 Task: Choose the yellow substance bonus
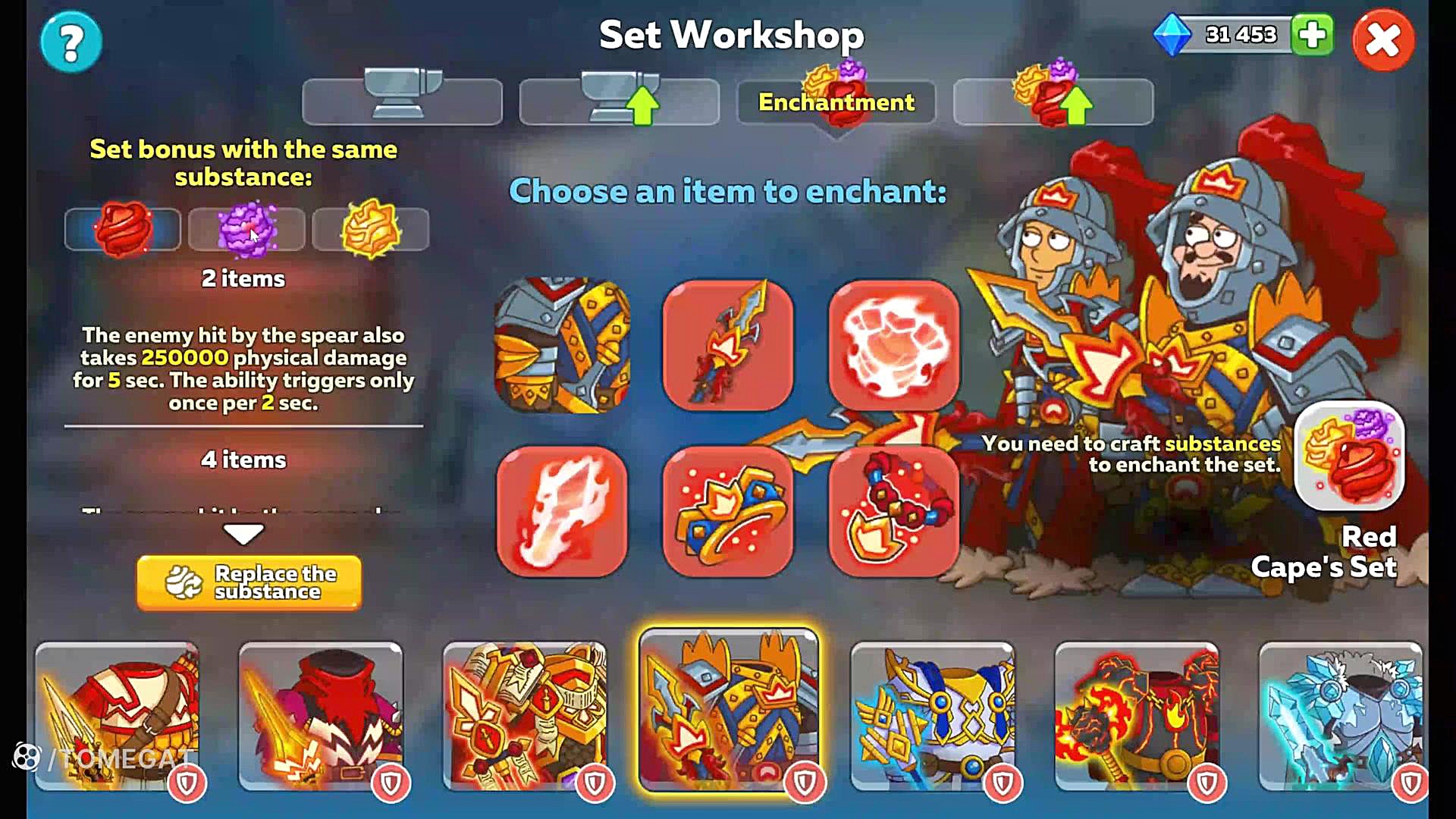click(370, 229)
